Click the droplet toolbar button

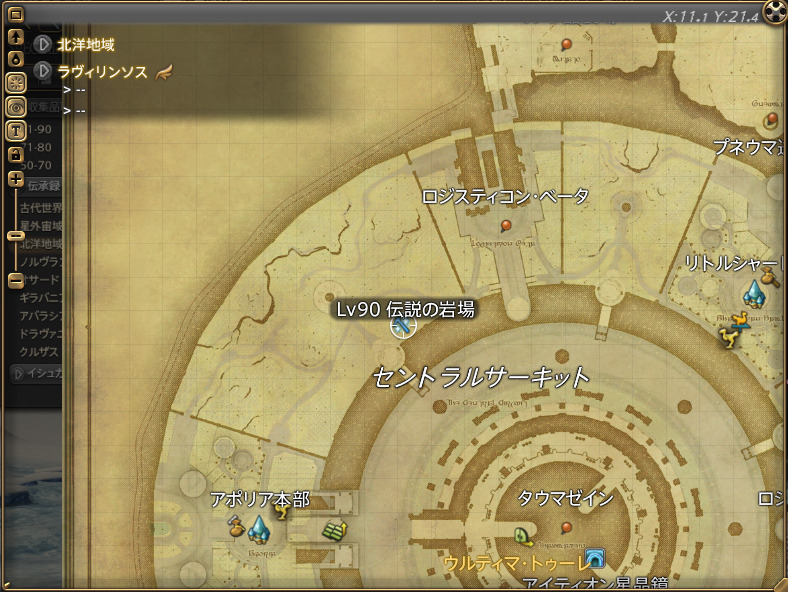pyautogui.click(x=16, y=58)
